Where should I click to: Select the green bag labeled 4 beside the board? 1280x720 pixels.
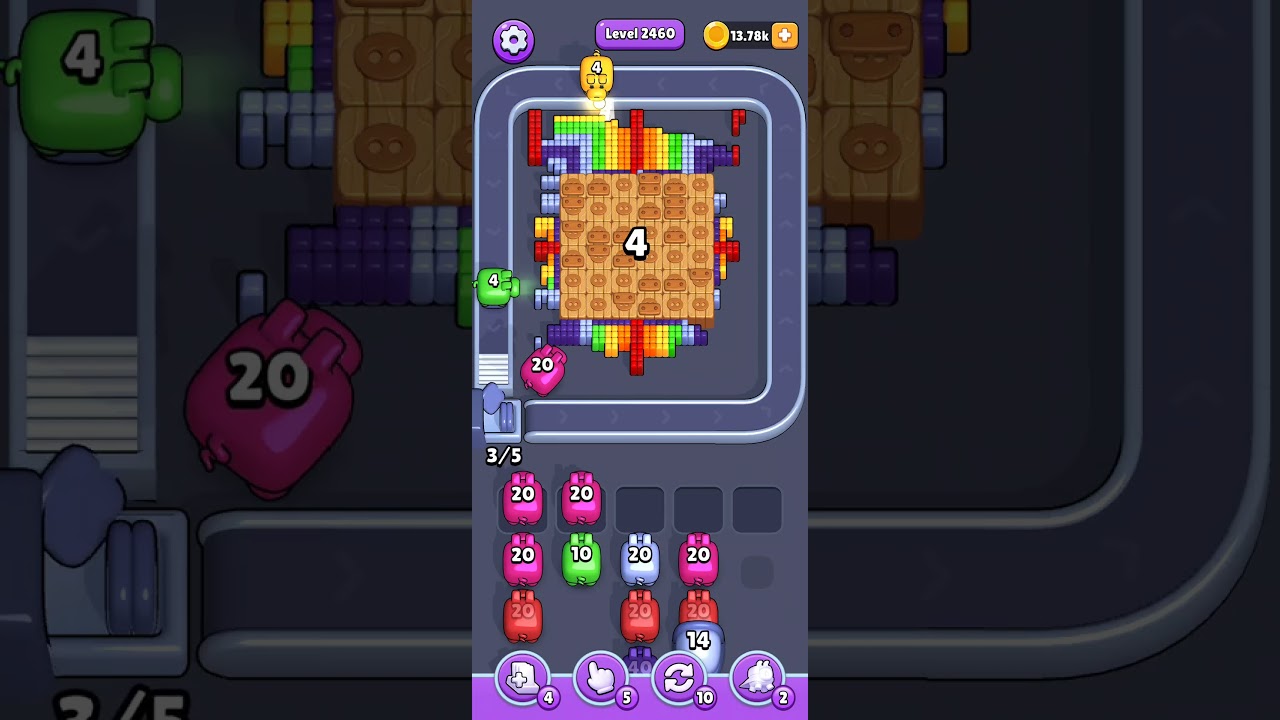click(496, 287)
